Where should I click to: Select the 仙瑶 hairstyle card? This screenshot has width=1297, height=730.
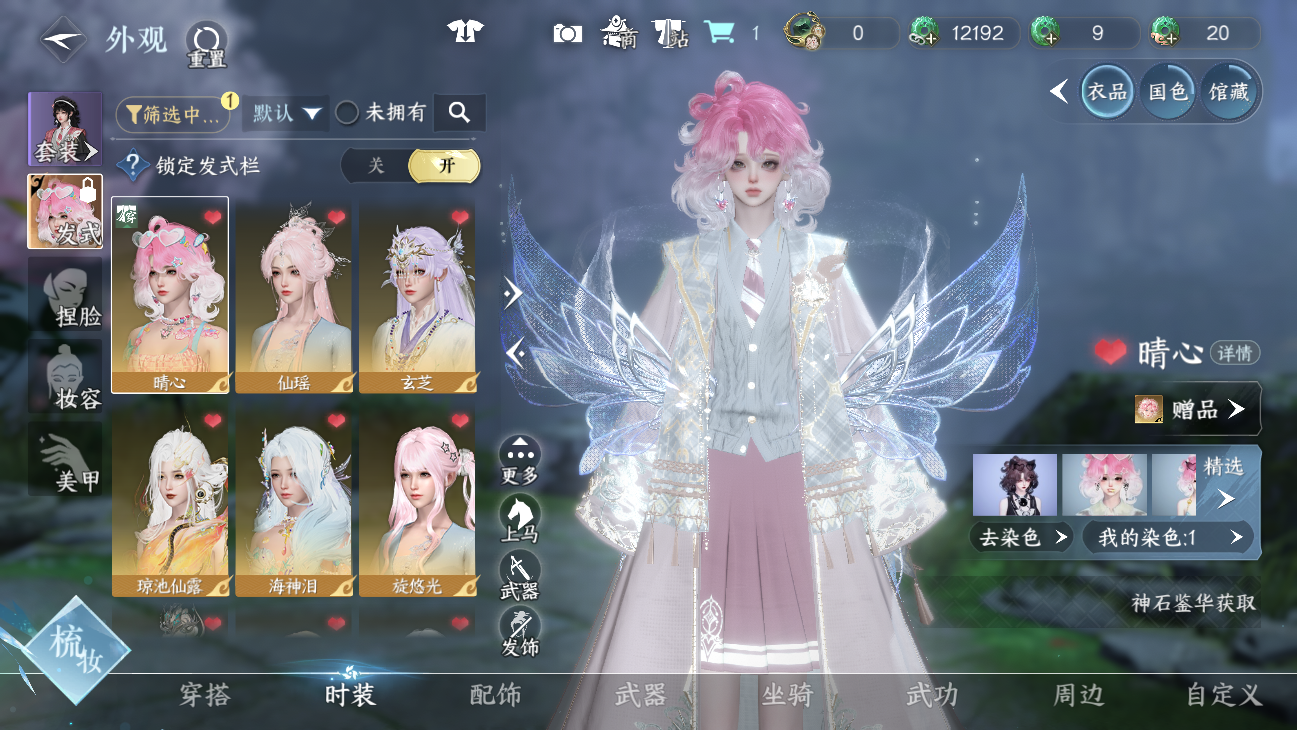294,296
